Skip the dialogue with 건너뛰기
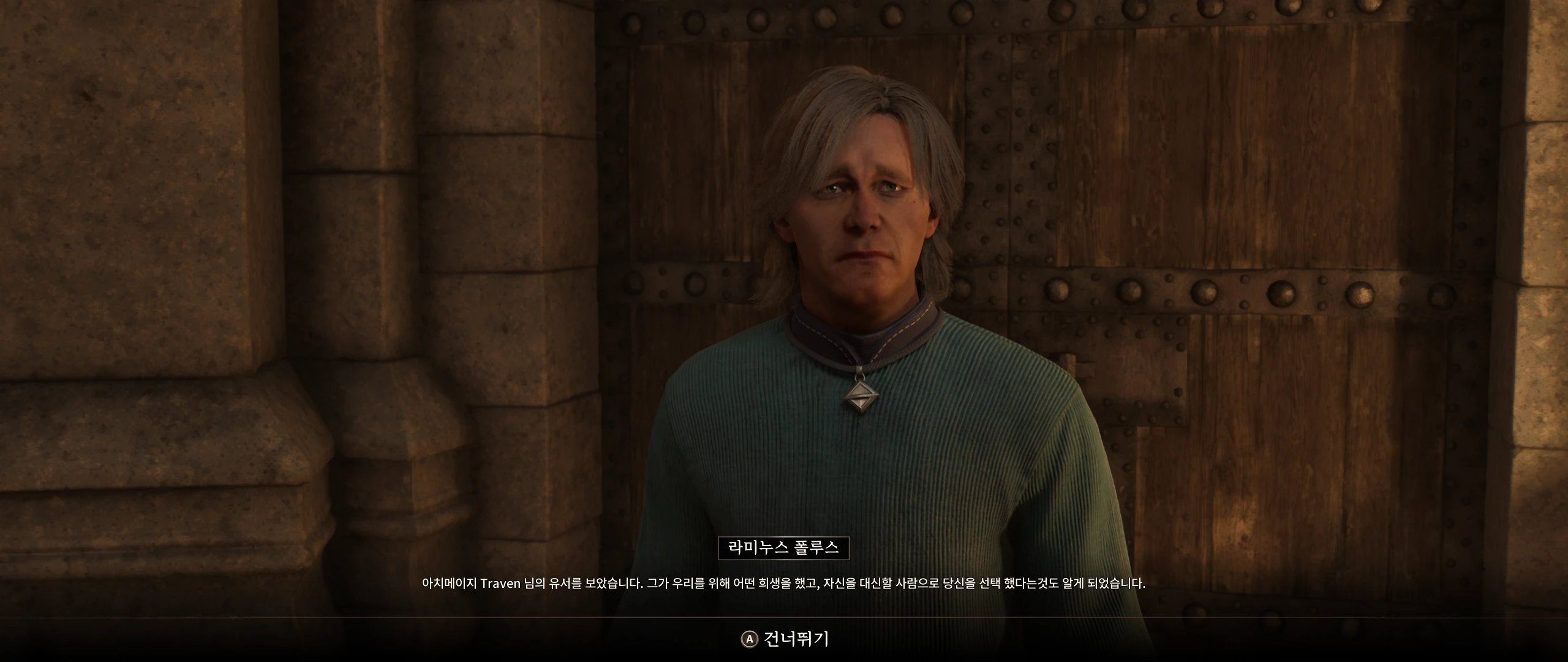The image size is (1568, 662). pos(785,639)
